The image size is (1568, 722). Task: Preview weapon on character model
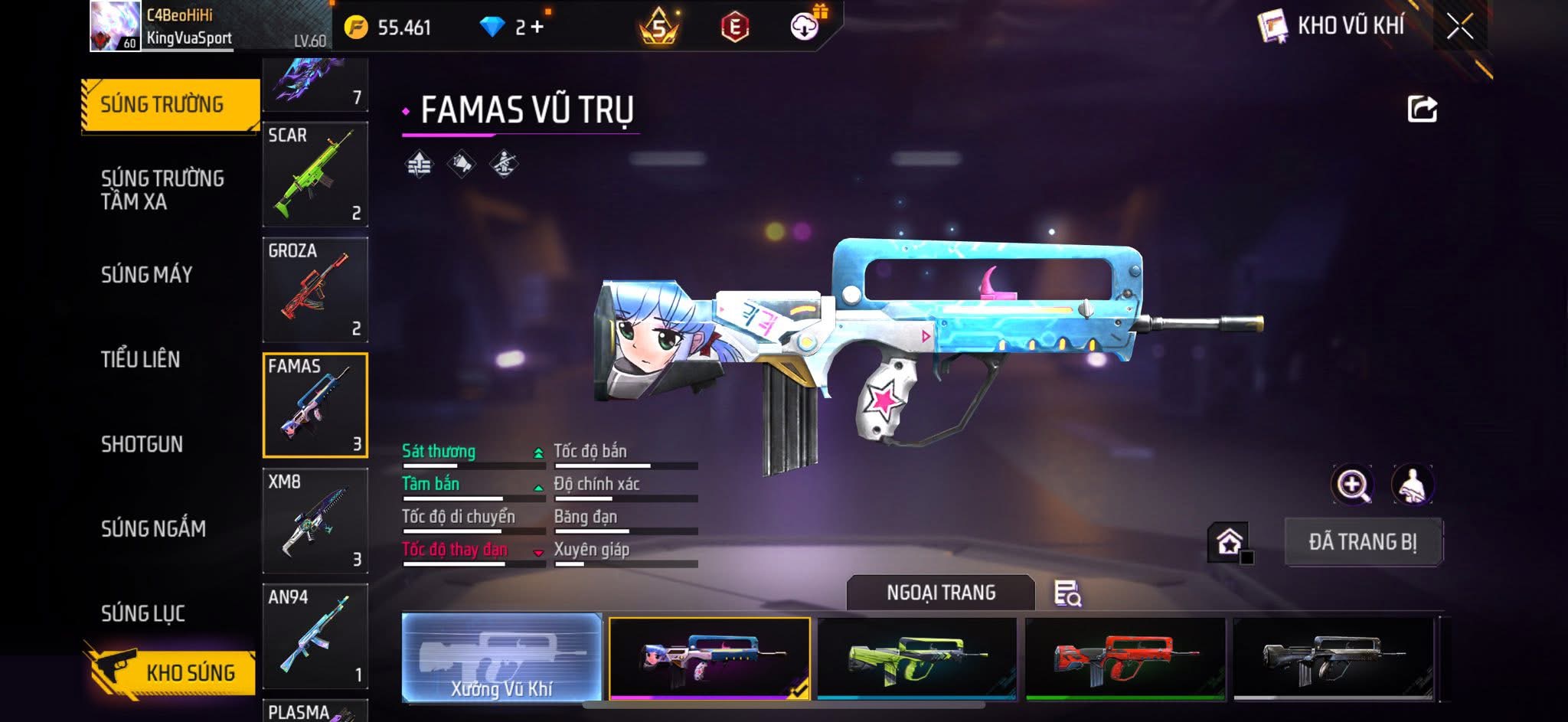point(1412,485)
